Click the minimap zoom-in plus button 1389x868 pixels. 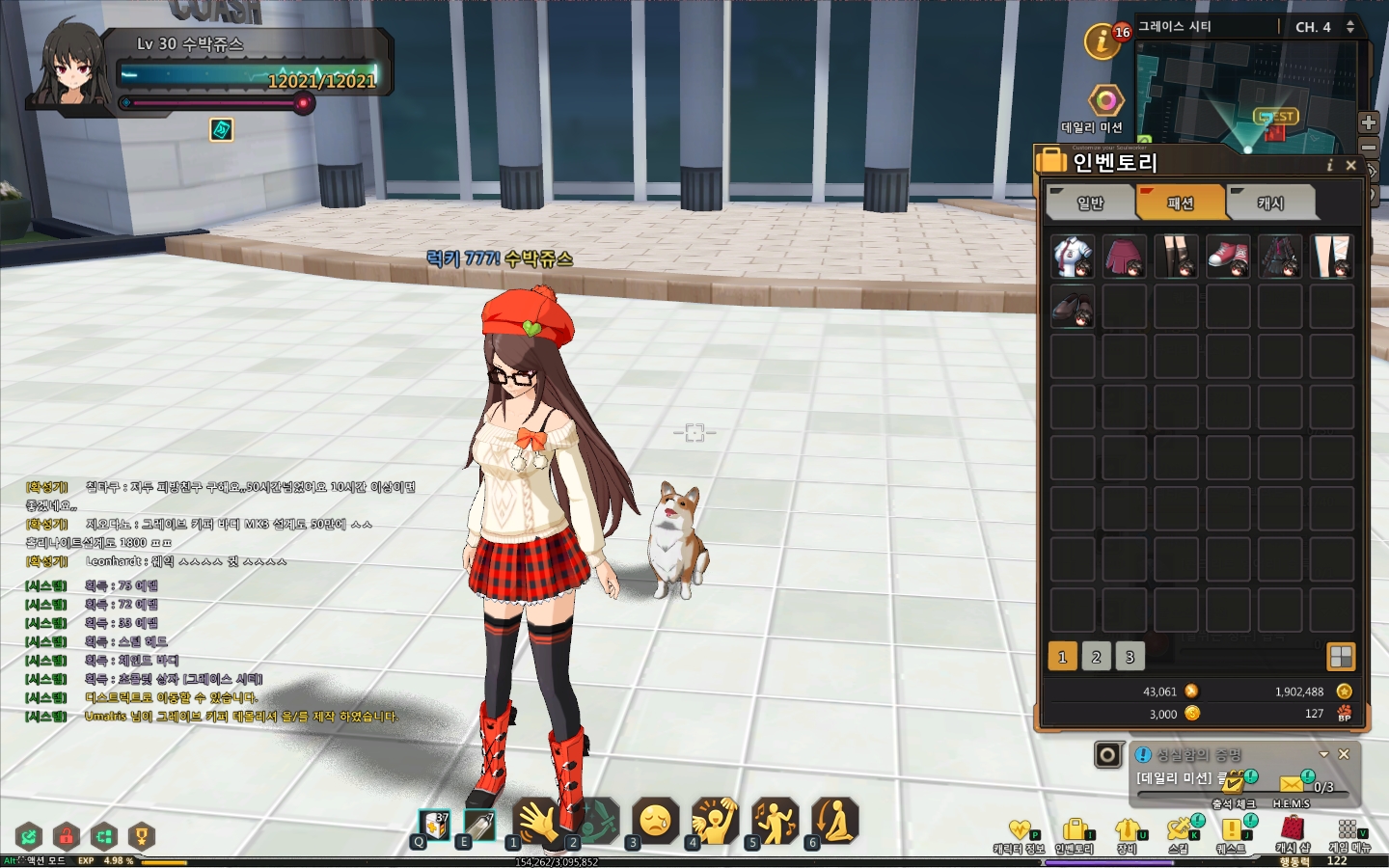pyautogui.click(x=1369, y=122)
